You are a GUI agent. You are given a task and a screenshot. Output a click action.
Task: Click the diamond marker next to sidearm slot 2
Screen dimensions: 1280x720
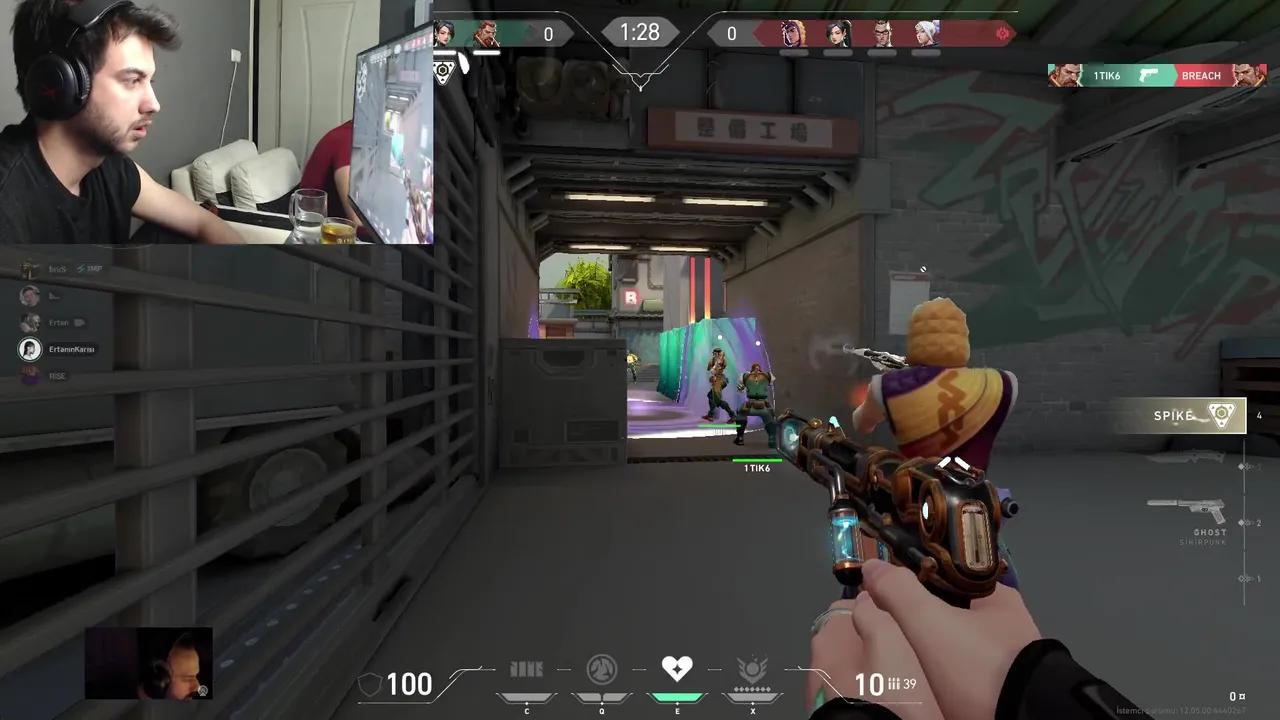[x=1242, y=521]
